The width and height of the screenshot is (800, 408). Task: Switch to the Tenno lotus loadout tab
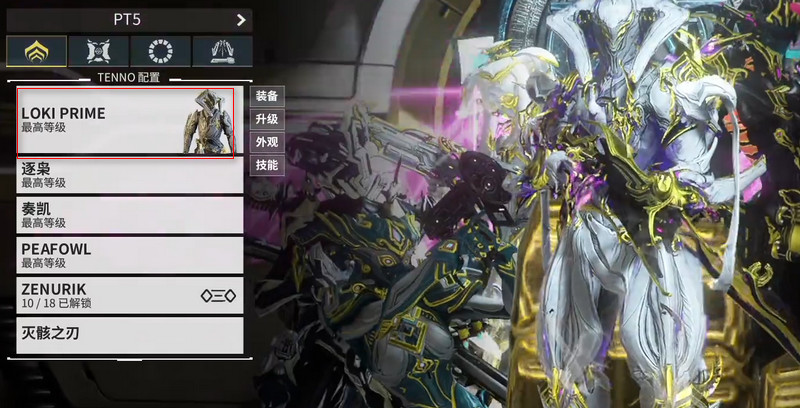click(x=37, y=52)
